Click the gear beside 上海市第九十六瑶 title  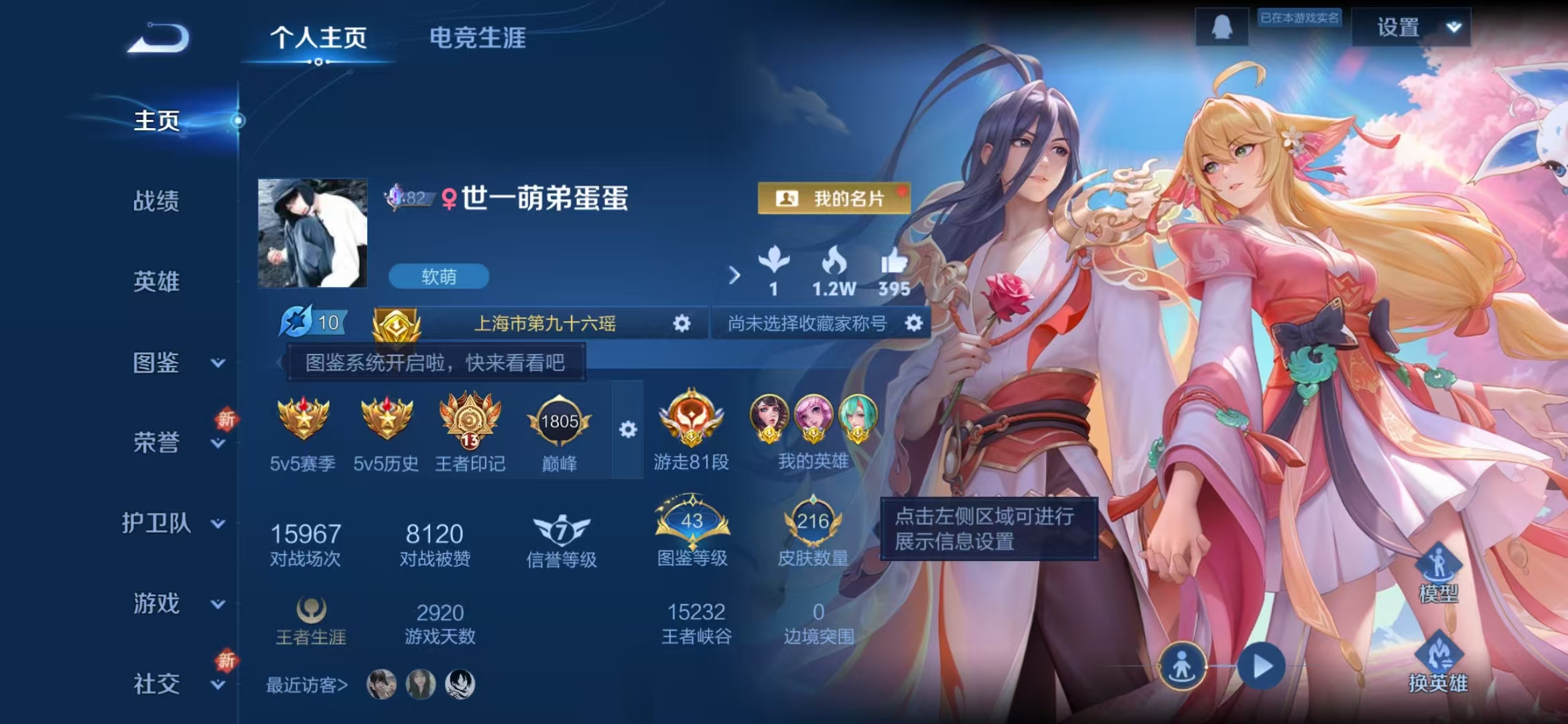click(x=682, y=324)
